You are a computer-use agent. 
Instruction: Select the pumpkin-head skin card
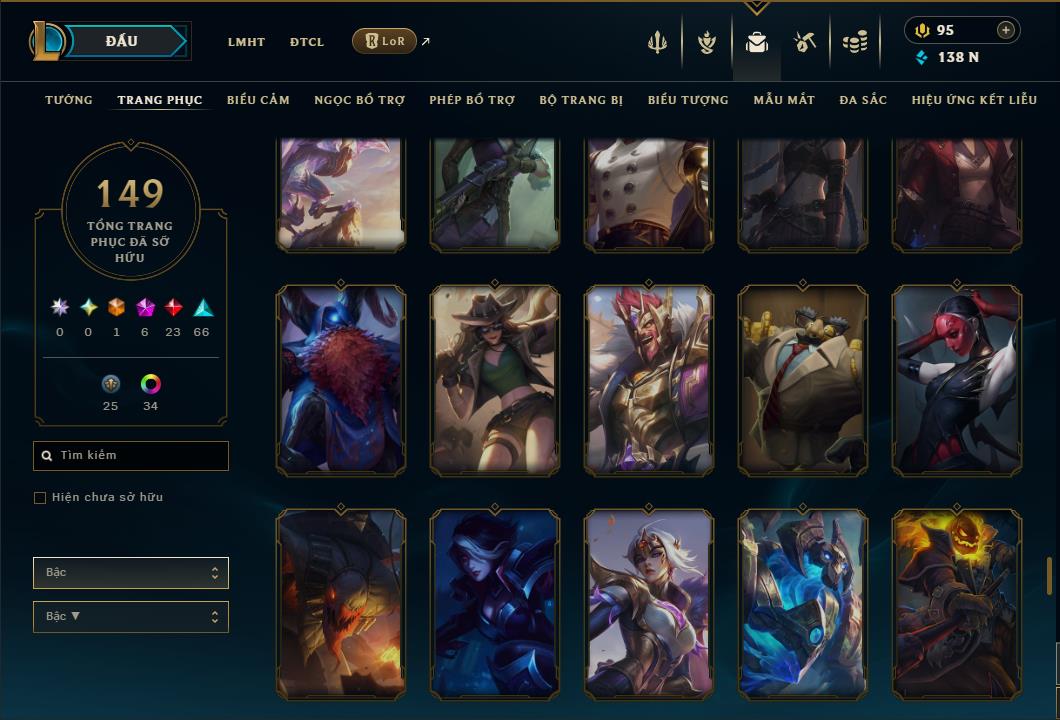pos(957,603)
